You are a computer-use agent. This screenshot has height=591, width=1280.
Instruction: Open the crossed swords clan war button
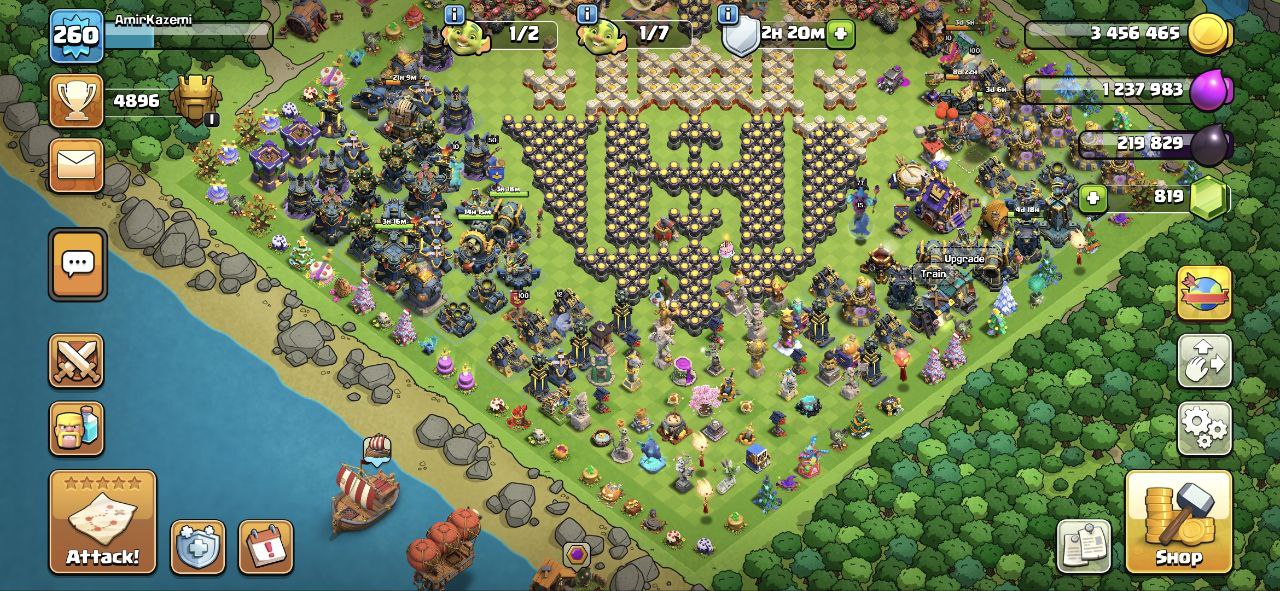[x=76, y=361]
